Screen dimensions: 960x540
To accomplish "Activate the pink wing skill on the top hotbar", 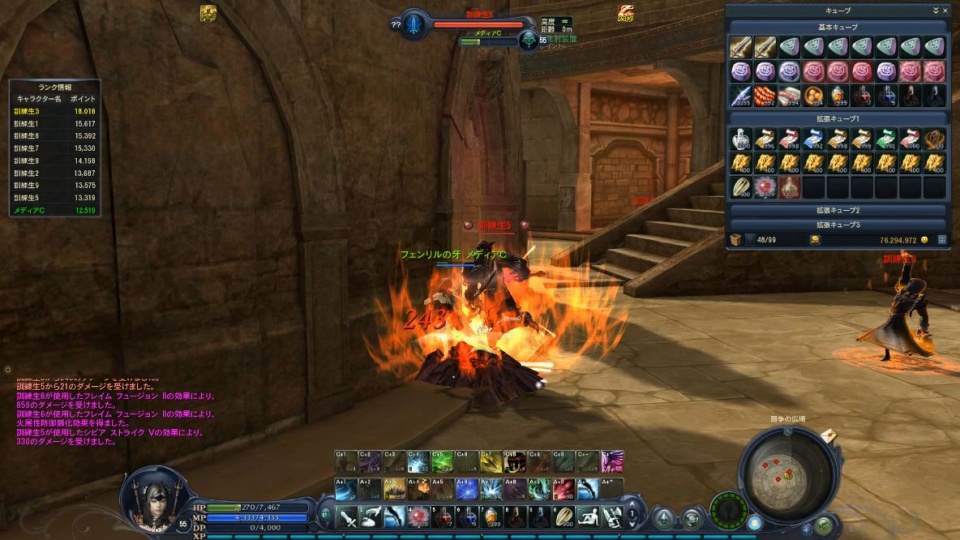I will click(612, 462).
